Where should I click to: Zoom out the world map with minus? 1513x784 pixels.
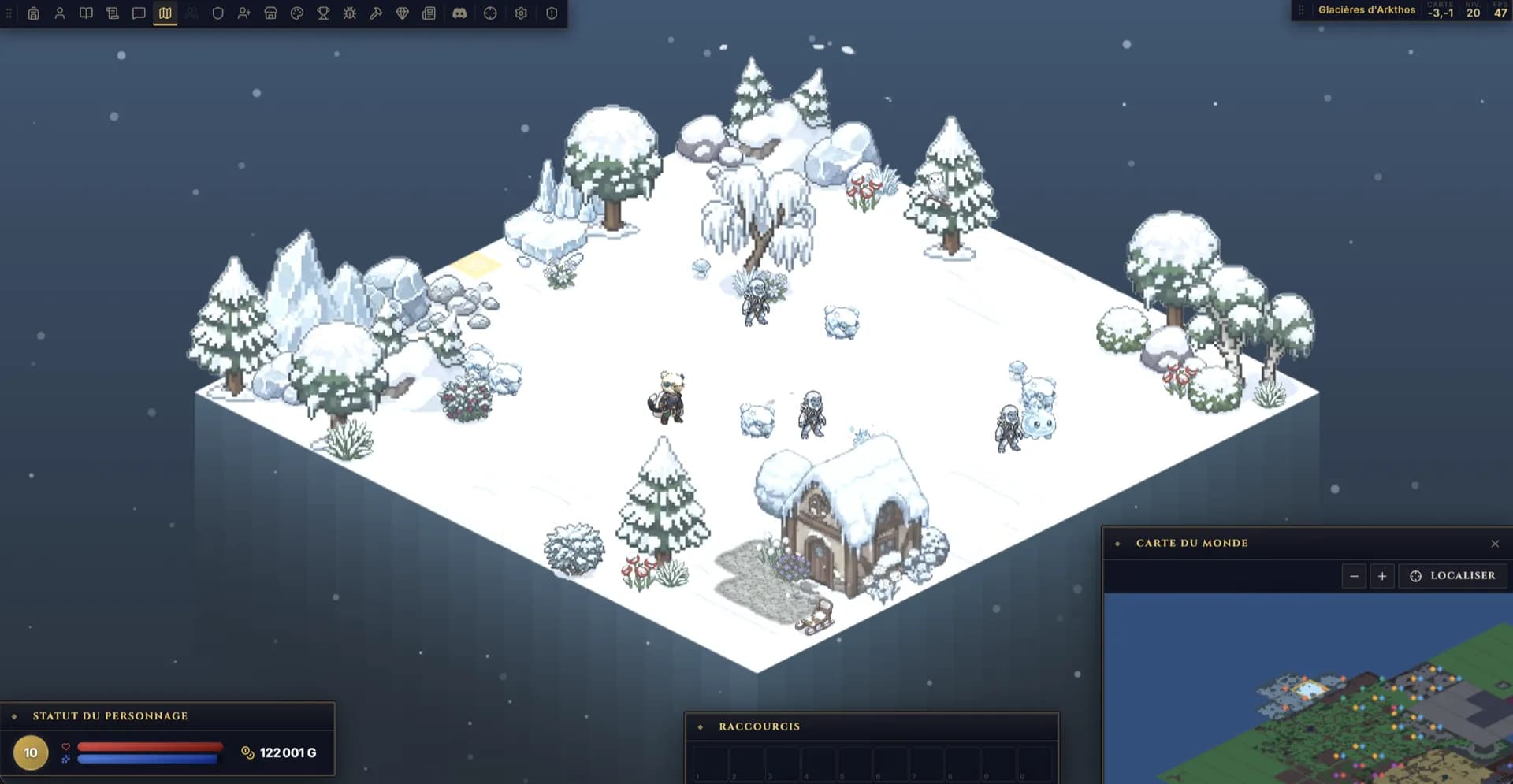(x=1354, y=576)
